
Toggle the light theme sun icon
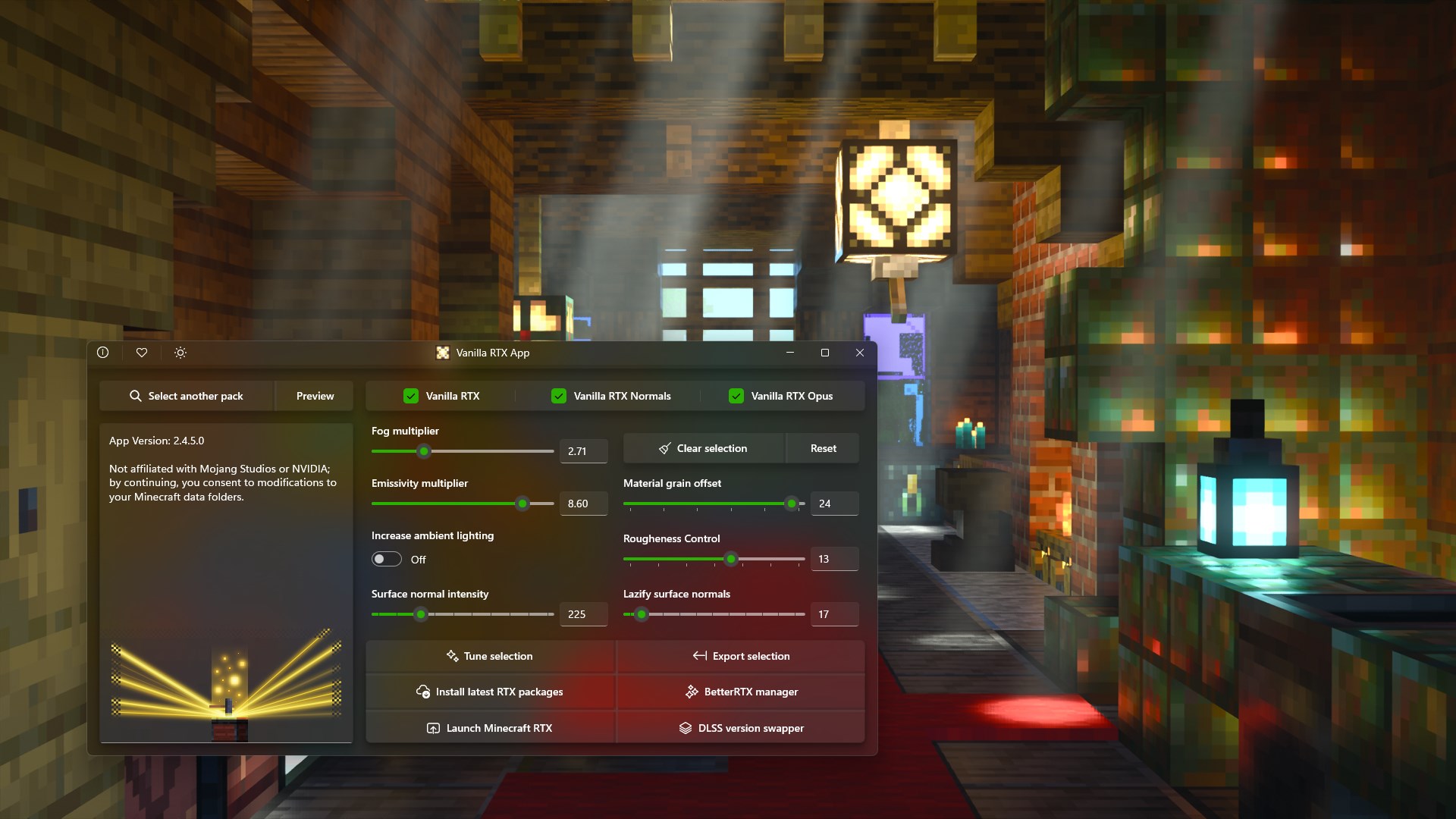[x=180, y=353]
